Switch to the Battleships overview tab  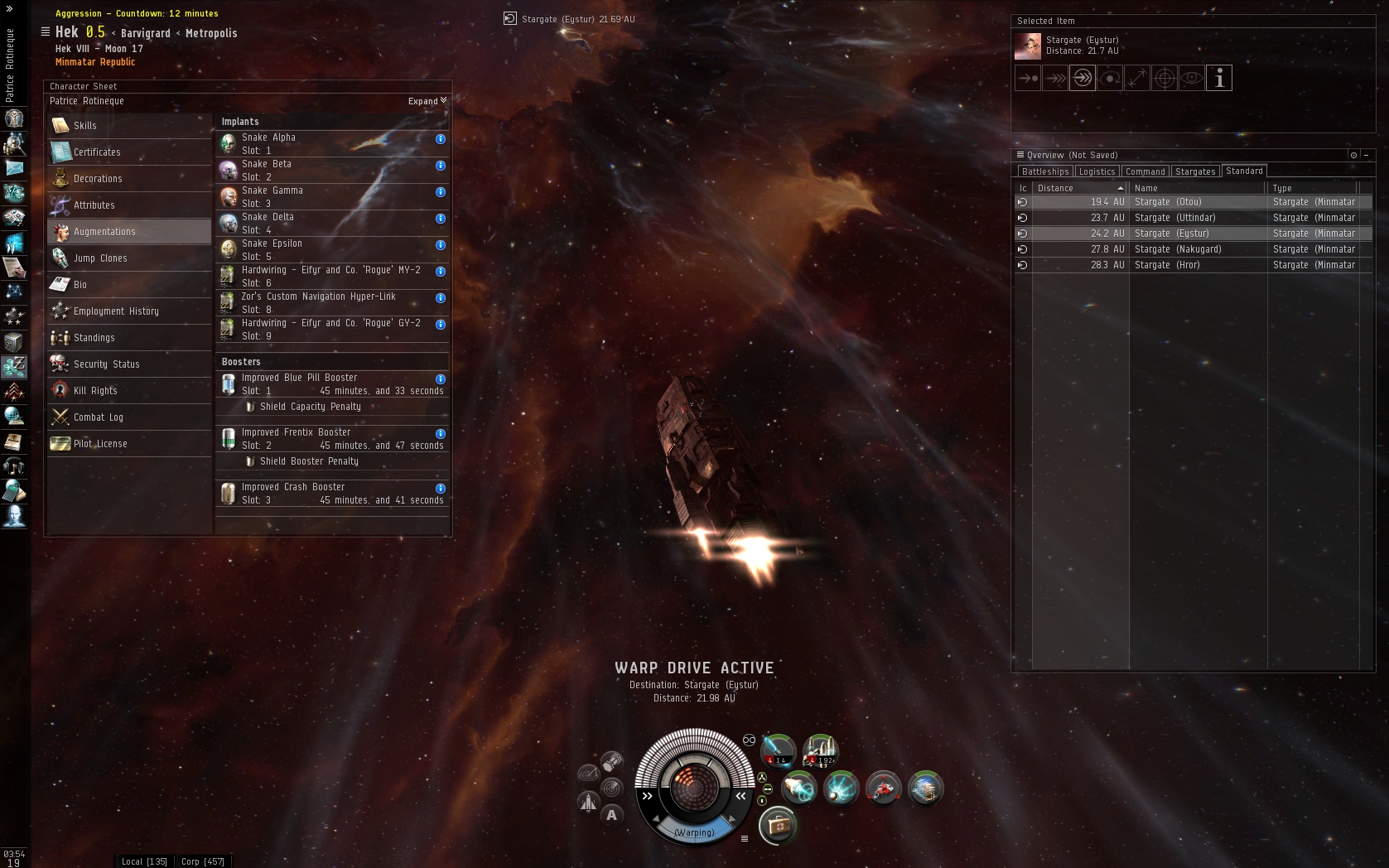coord(1044,171)
